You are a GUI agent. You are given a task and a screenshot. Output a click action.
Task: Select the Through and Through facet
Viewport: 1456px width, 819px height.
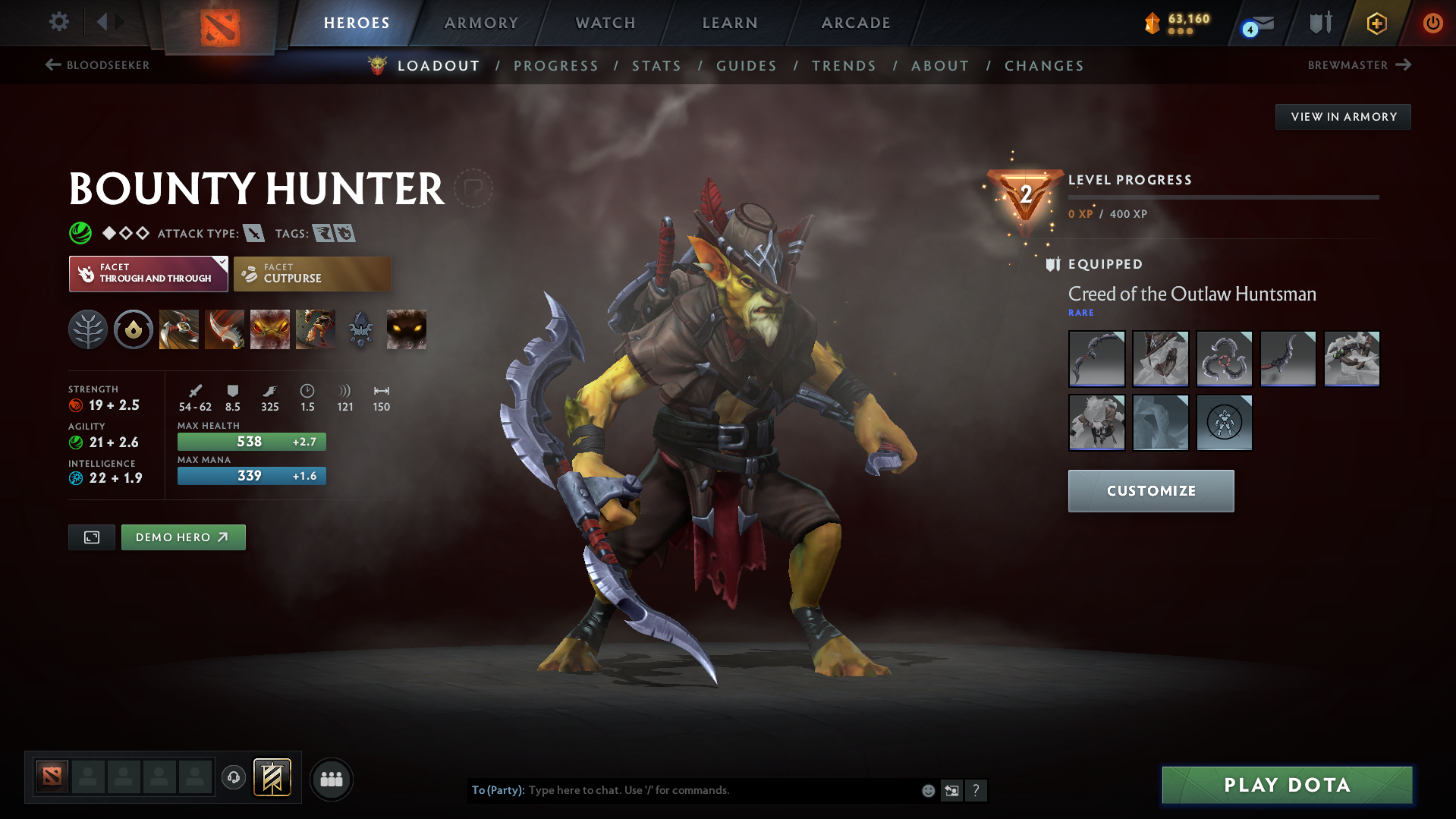point(148,274)
